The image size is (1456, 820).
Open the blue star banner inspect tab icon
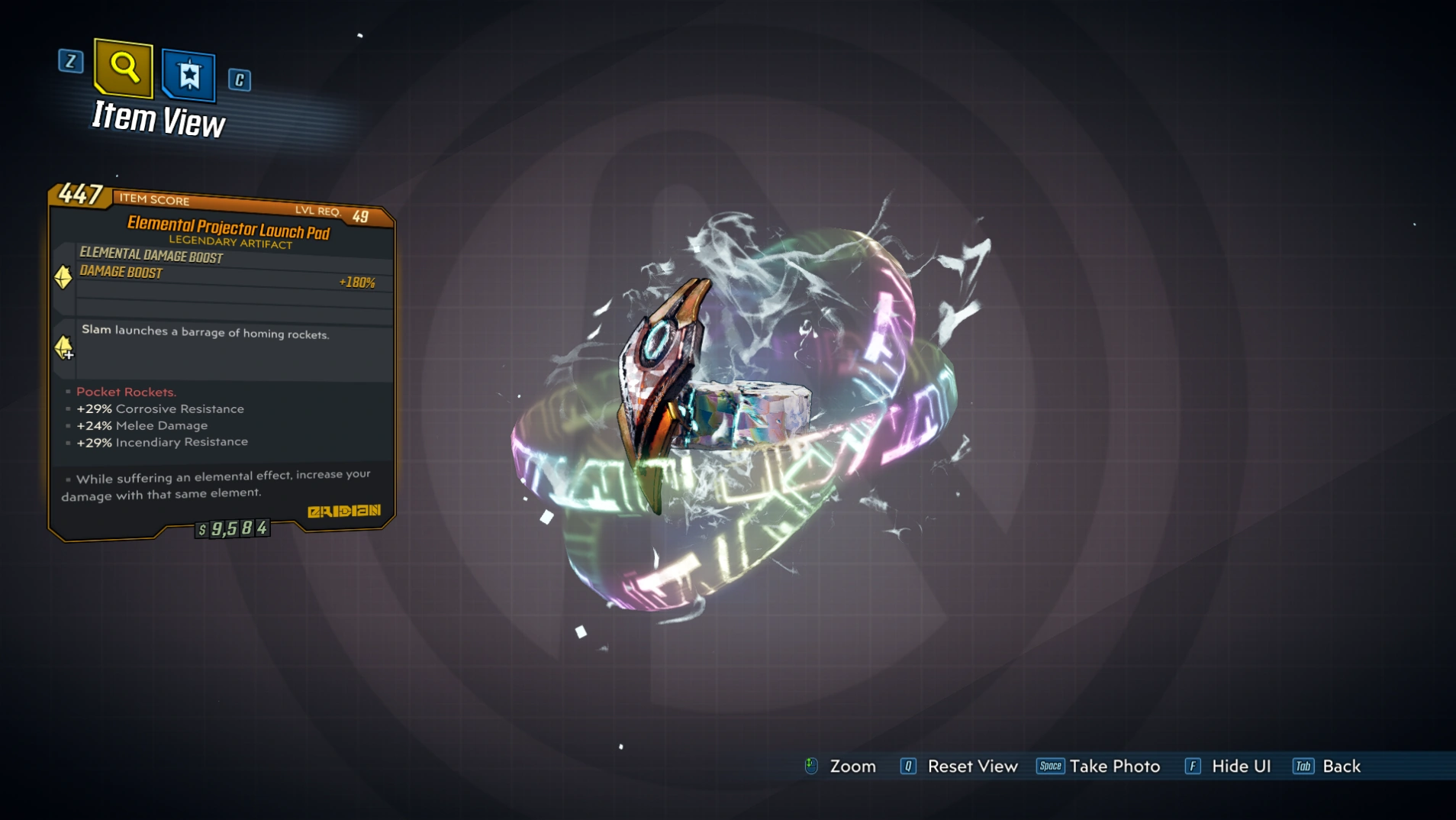[189, 76]
